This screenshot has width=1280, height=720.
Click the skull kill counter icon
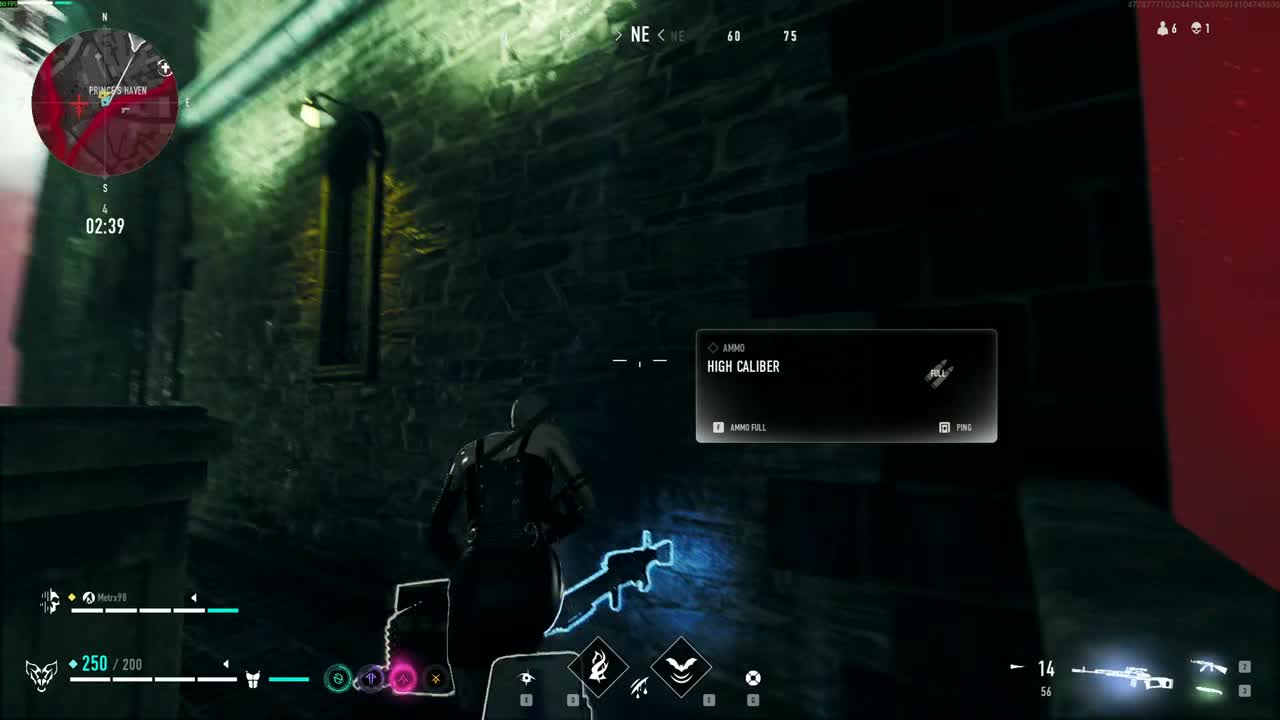(x=1198, y=28)
